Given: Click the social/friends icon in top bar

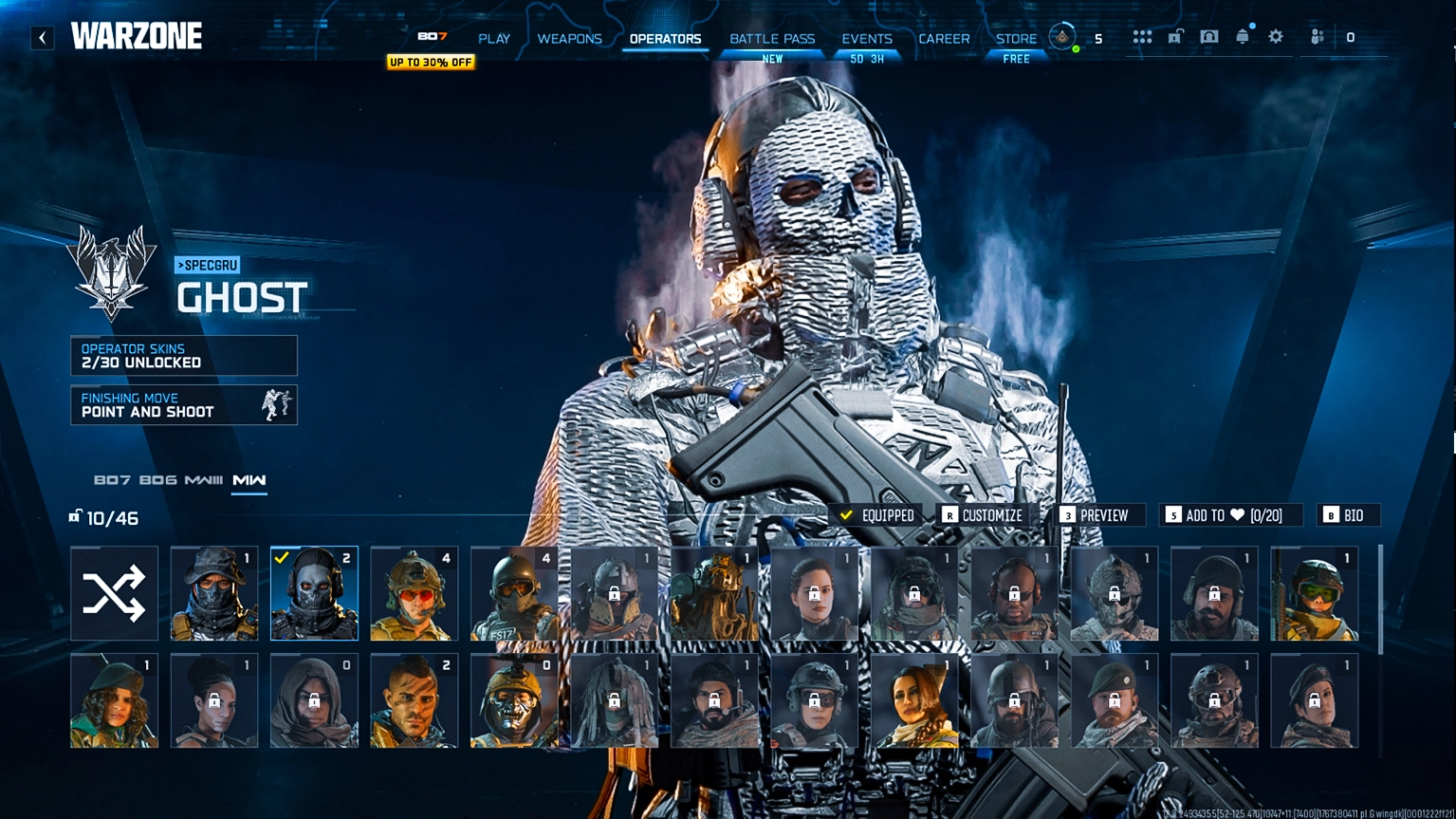Looking at the screenshot, I should click(x=1316, y=36).
